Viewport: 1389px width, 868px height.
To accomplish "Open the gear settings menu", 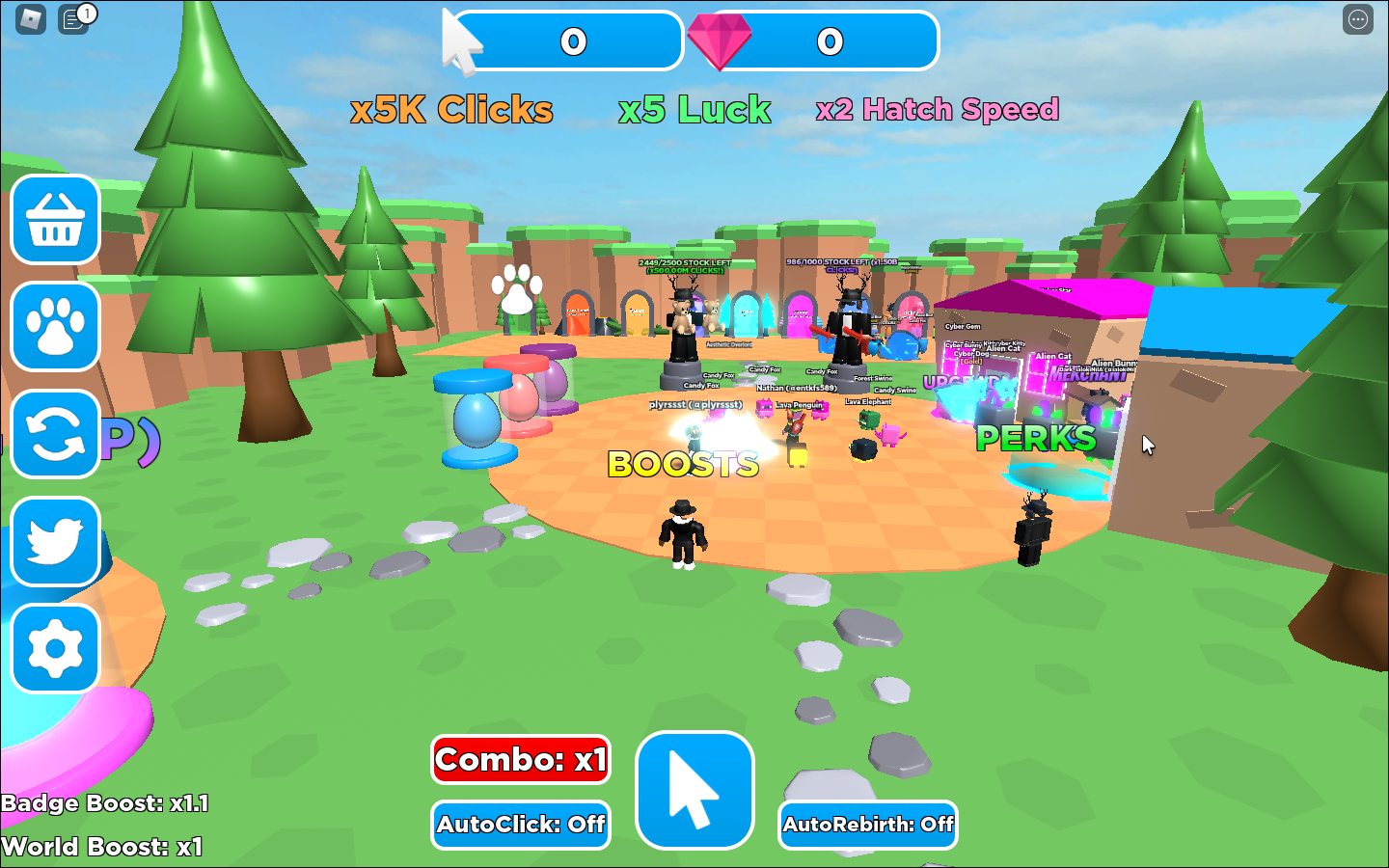I will (56, 648).
